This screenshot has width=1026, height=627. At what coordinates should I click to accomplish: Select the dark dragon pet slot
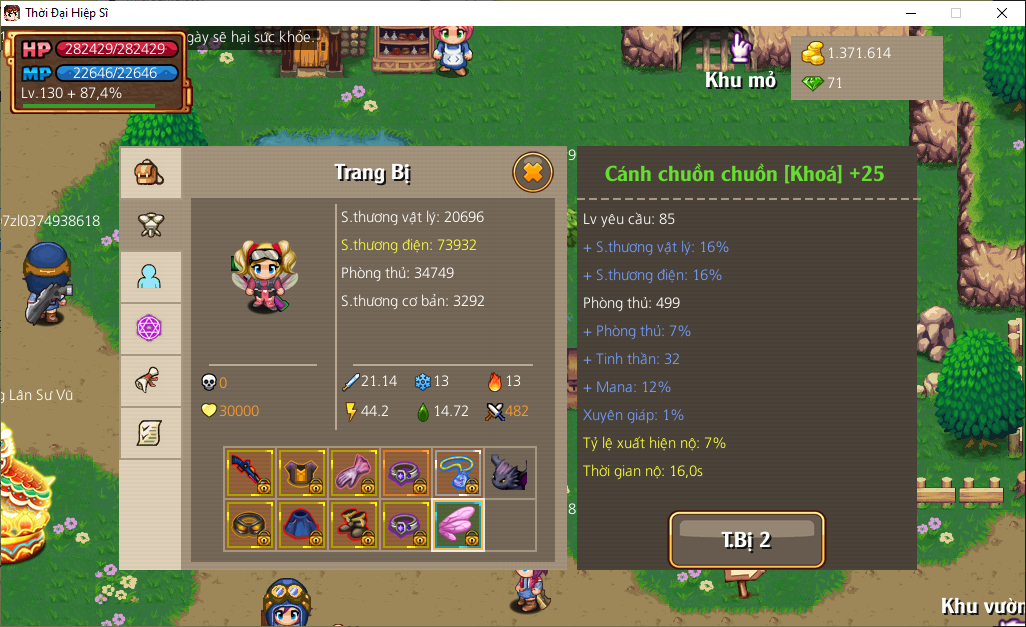click(x=510, y=472)
